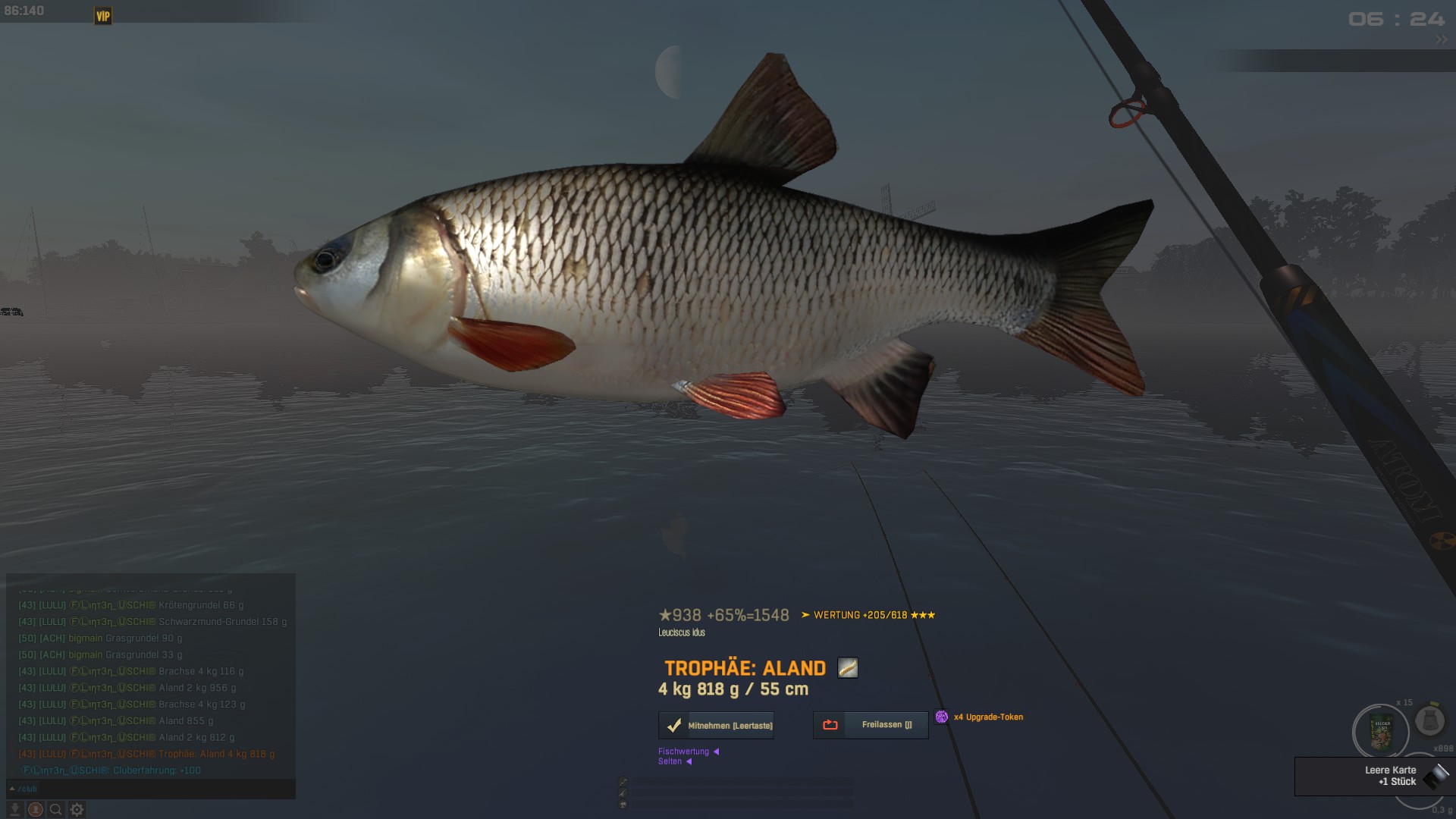Expand the Selten rarity arrow
This screenshot has width=1456, height=819.
pyautogui.click(x=689, y=761)
